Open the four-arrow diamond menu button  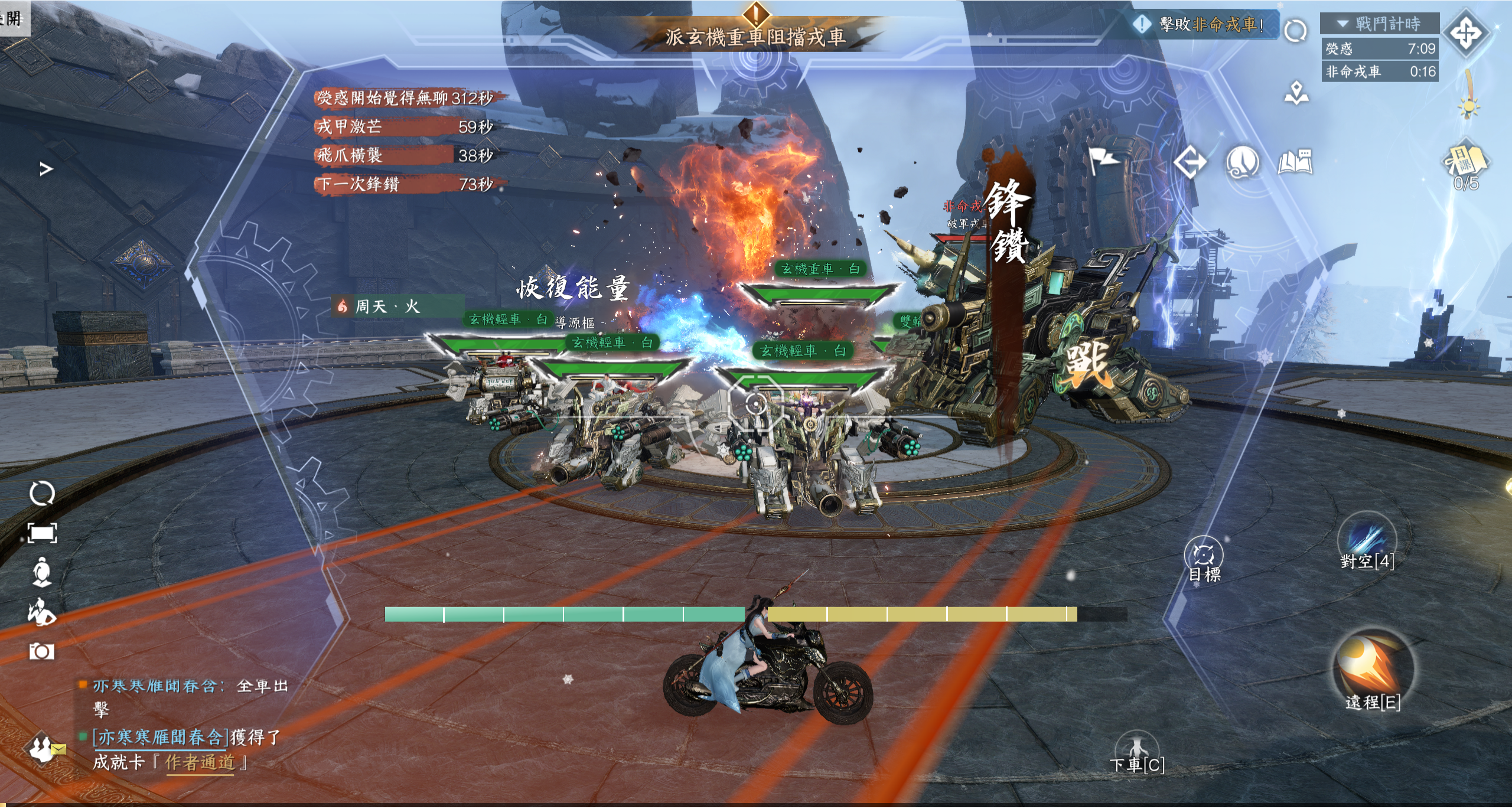(x=1466, y=34)
